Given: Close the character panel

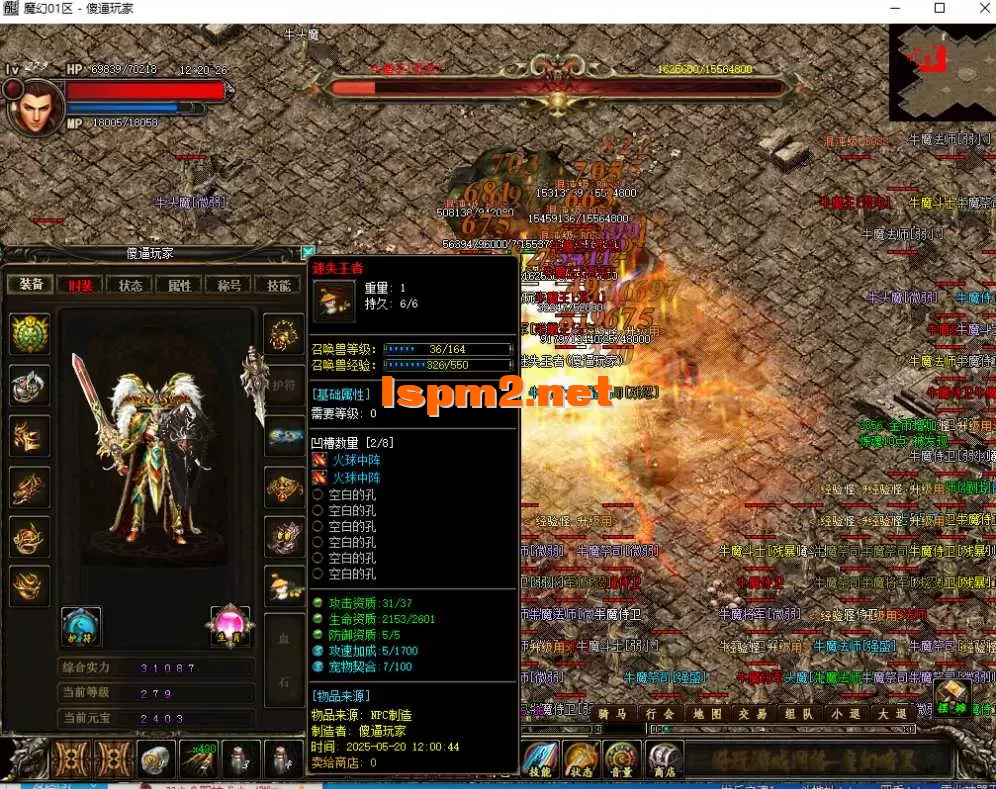Looking at the screenshot, I should pyautogui.click(x=308, y=253).
